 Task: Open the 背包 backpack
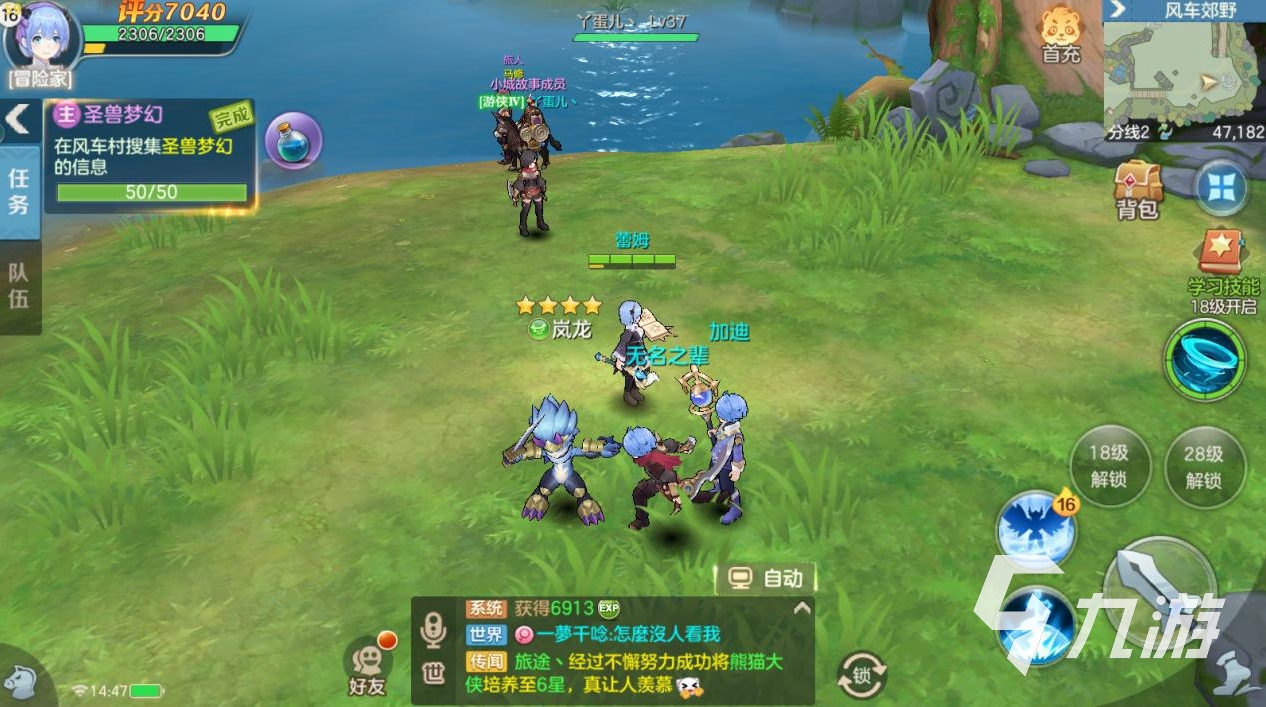1138,189
